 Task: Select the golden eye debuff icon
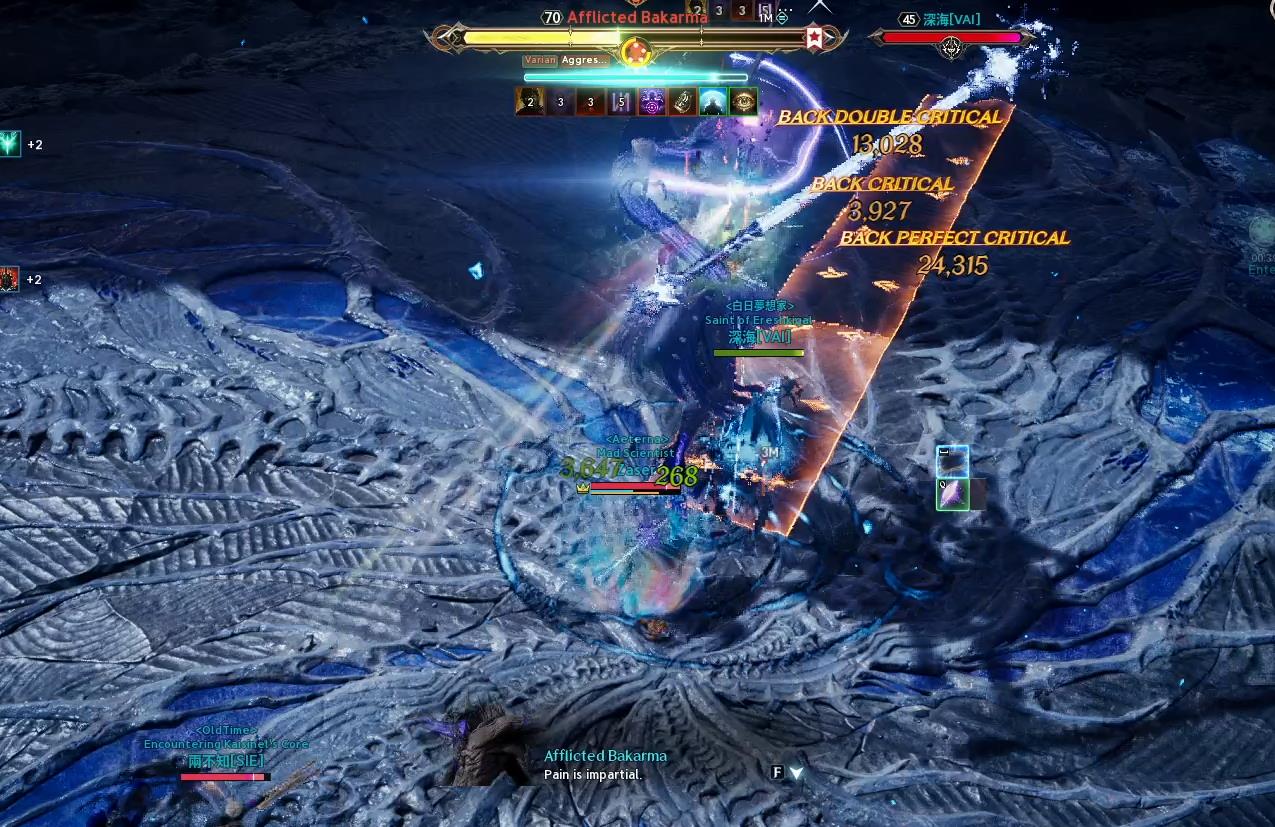[743, 102]
